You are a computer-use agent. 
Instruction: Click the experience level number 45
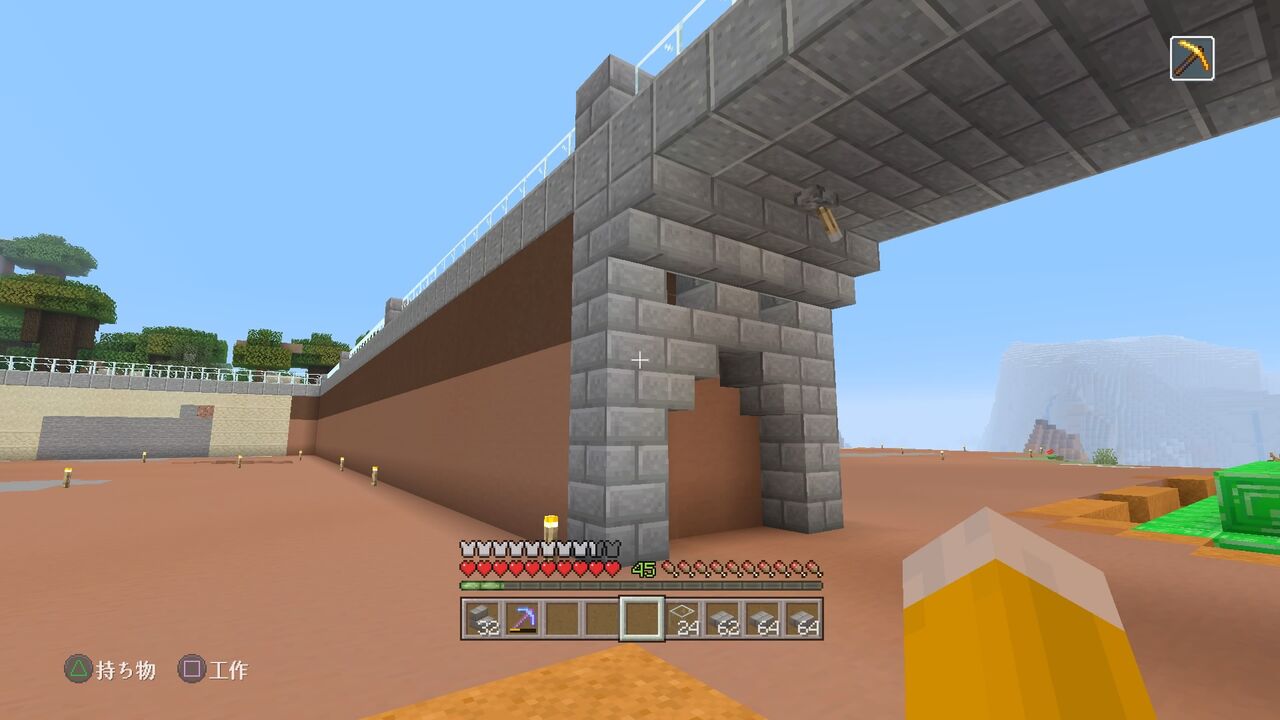click(645, 566)
